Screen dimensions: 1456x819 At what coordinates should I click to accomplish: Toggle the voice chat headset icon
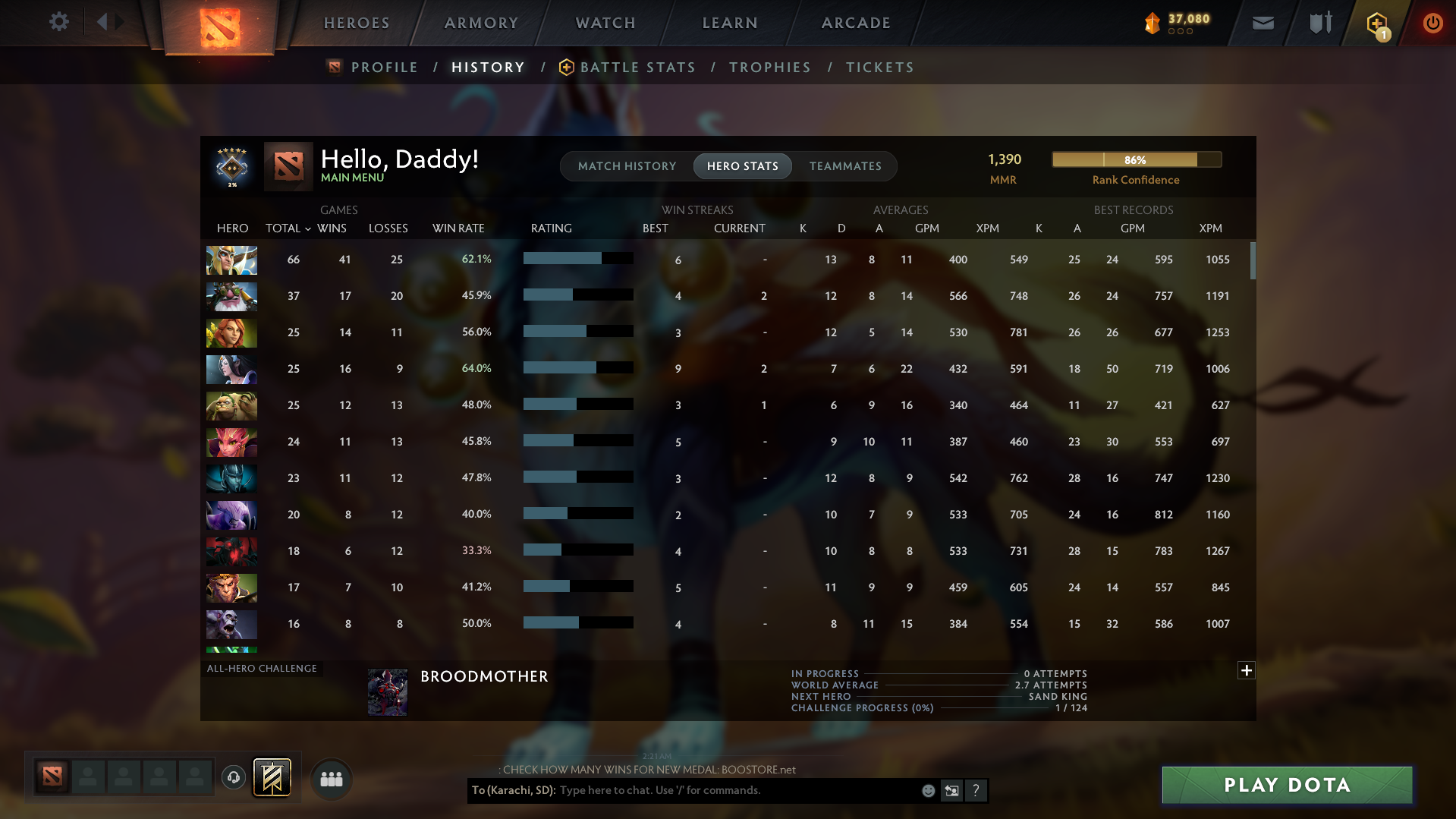[x=233, y=777]
